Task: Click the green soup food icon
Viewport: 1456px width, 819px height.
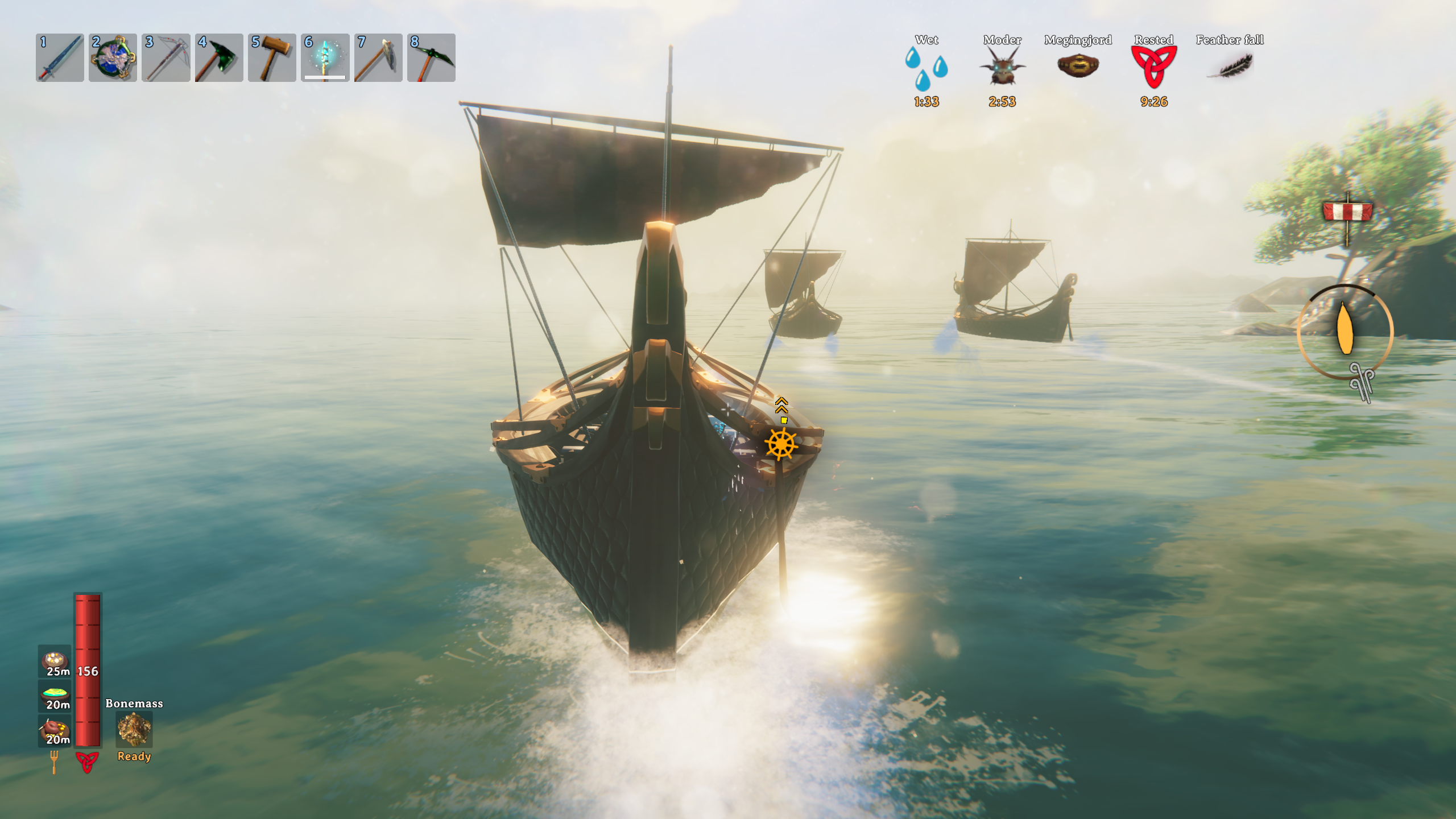Action: click(x=55, y=695)
